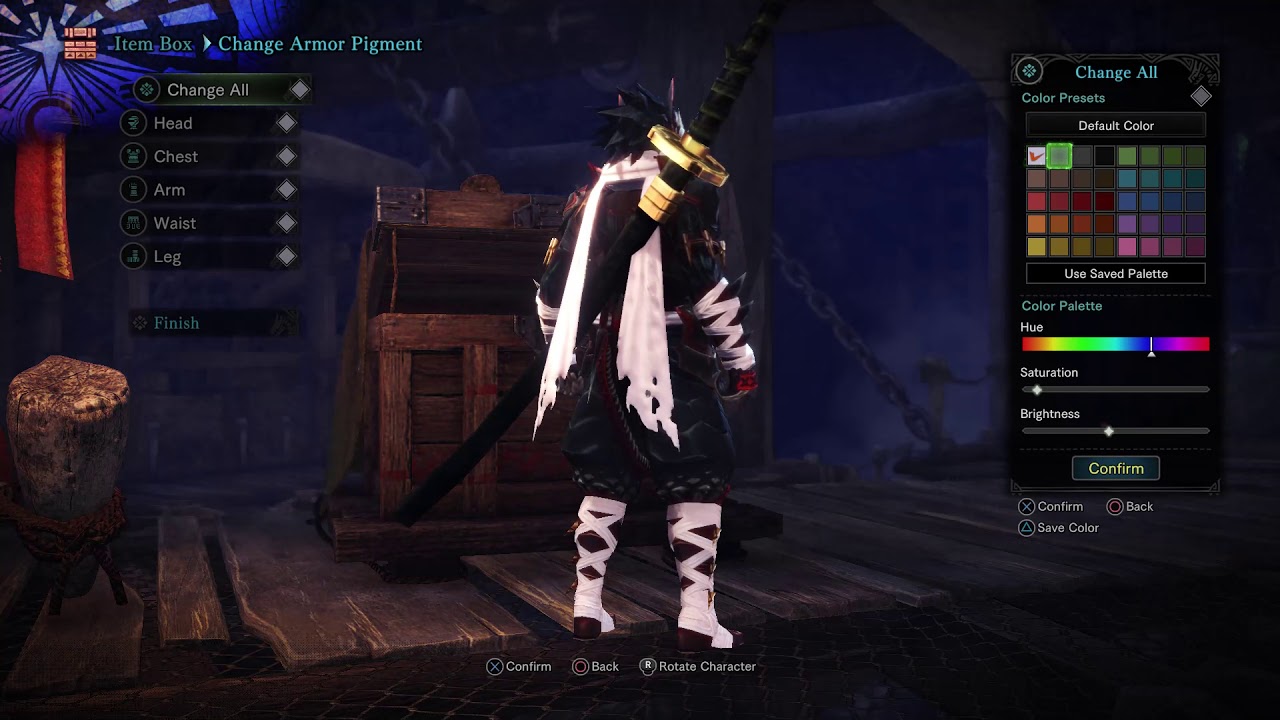The width and height of the screenshot is (1280, 720).
Task: Click Finish to exit pigment menu
Action: 176,323
